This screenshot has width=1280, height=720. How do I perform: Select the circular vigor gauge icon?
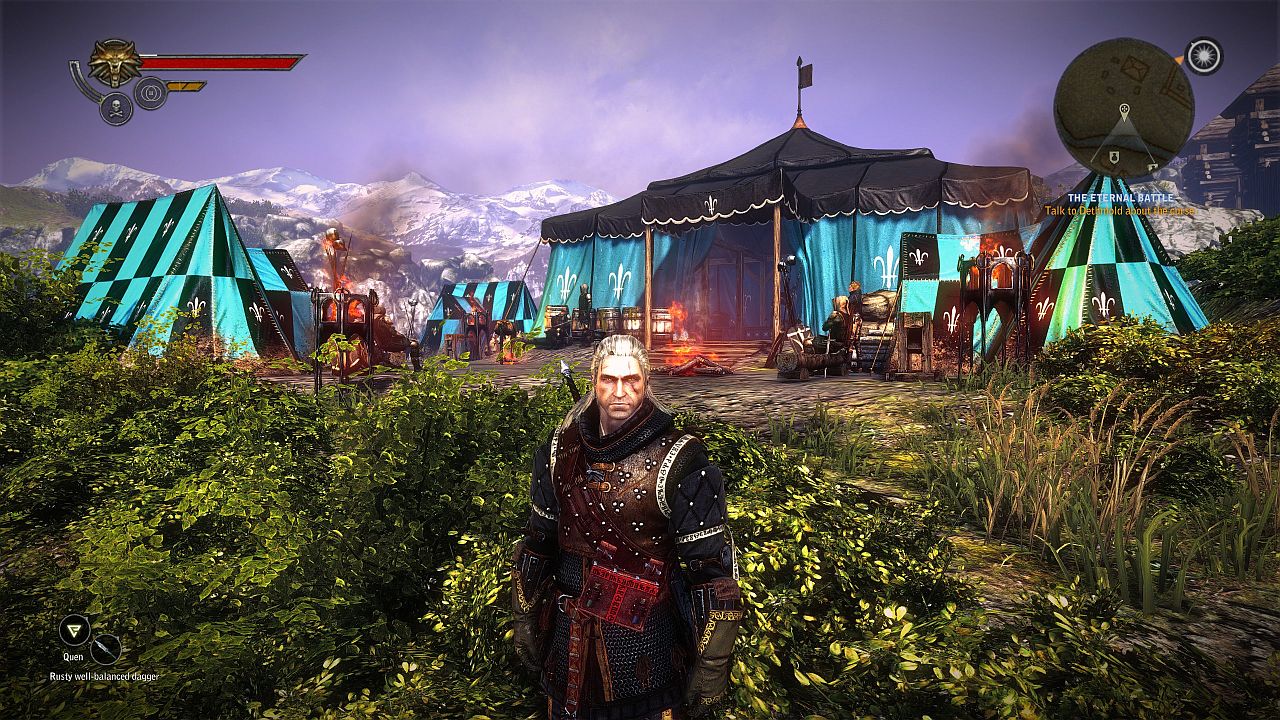[150, 93]
